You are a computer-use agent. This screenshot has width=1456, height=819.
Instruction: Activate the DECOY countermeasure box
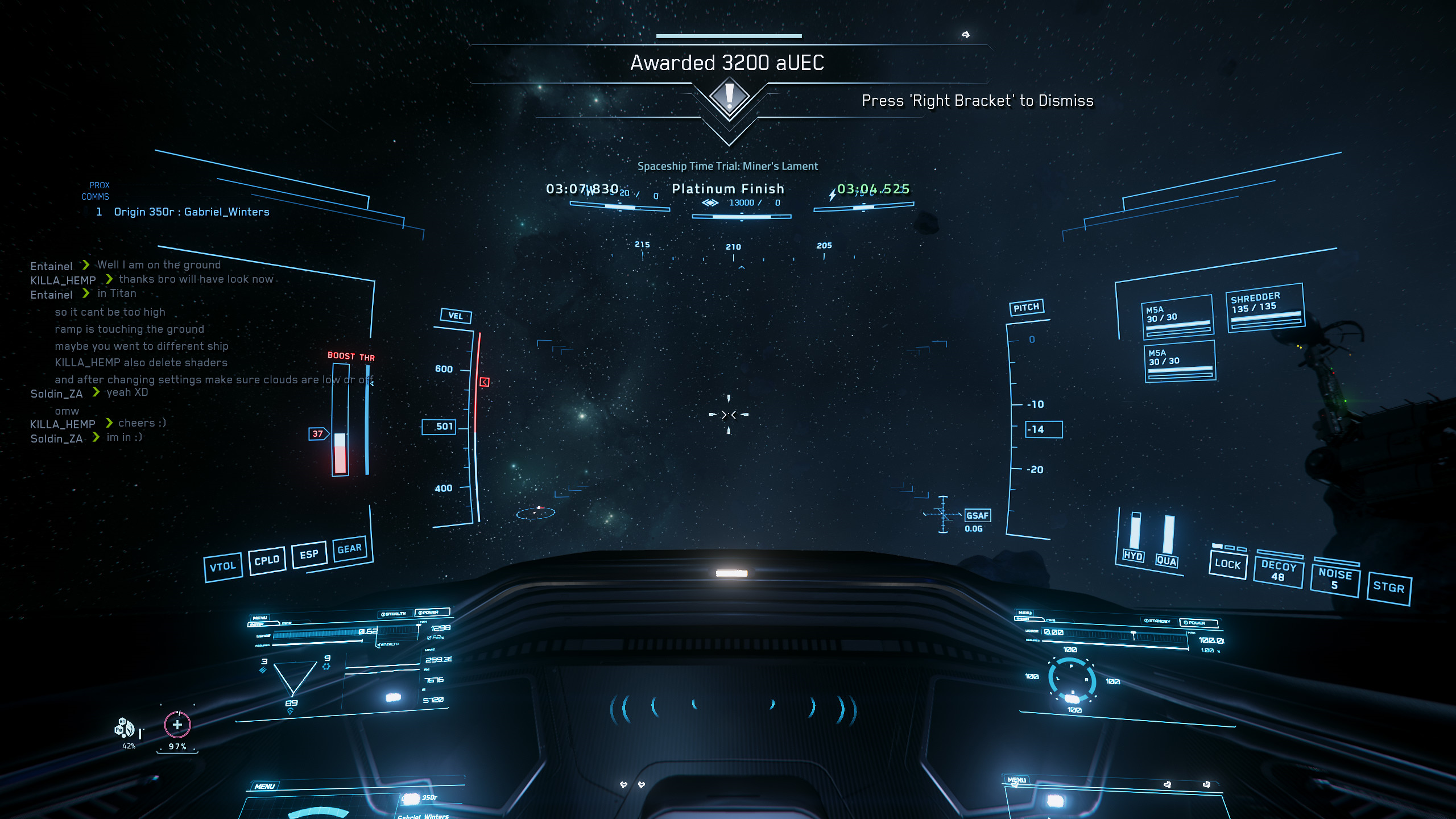click(1278, 571)
